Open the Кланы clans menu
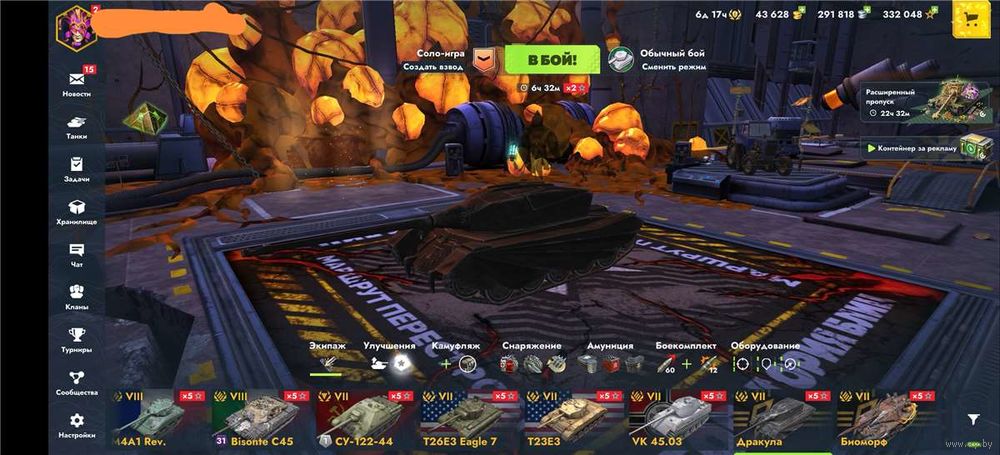The height and width of the screenshot is (455, 1000). click(x=76, y=297)
